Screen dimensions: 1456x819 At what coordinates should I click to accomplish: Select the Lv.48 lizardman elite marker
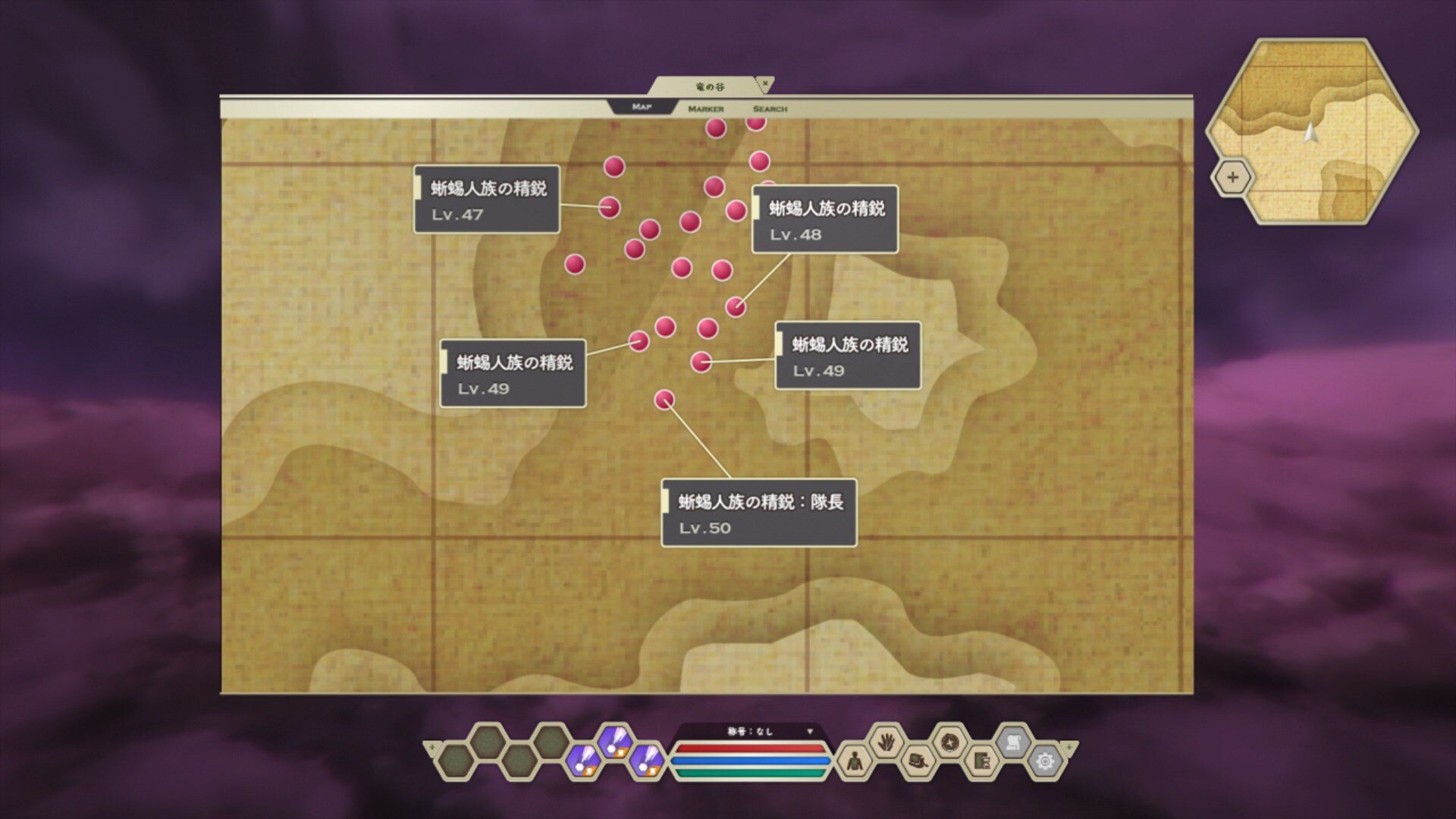click(x=735, y=306)
